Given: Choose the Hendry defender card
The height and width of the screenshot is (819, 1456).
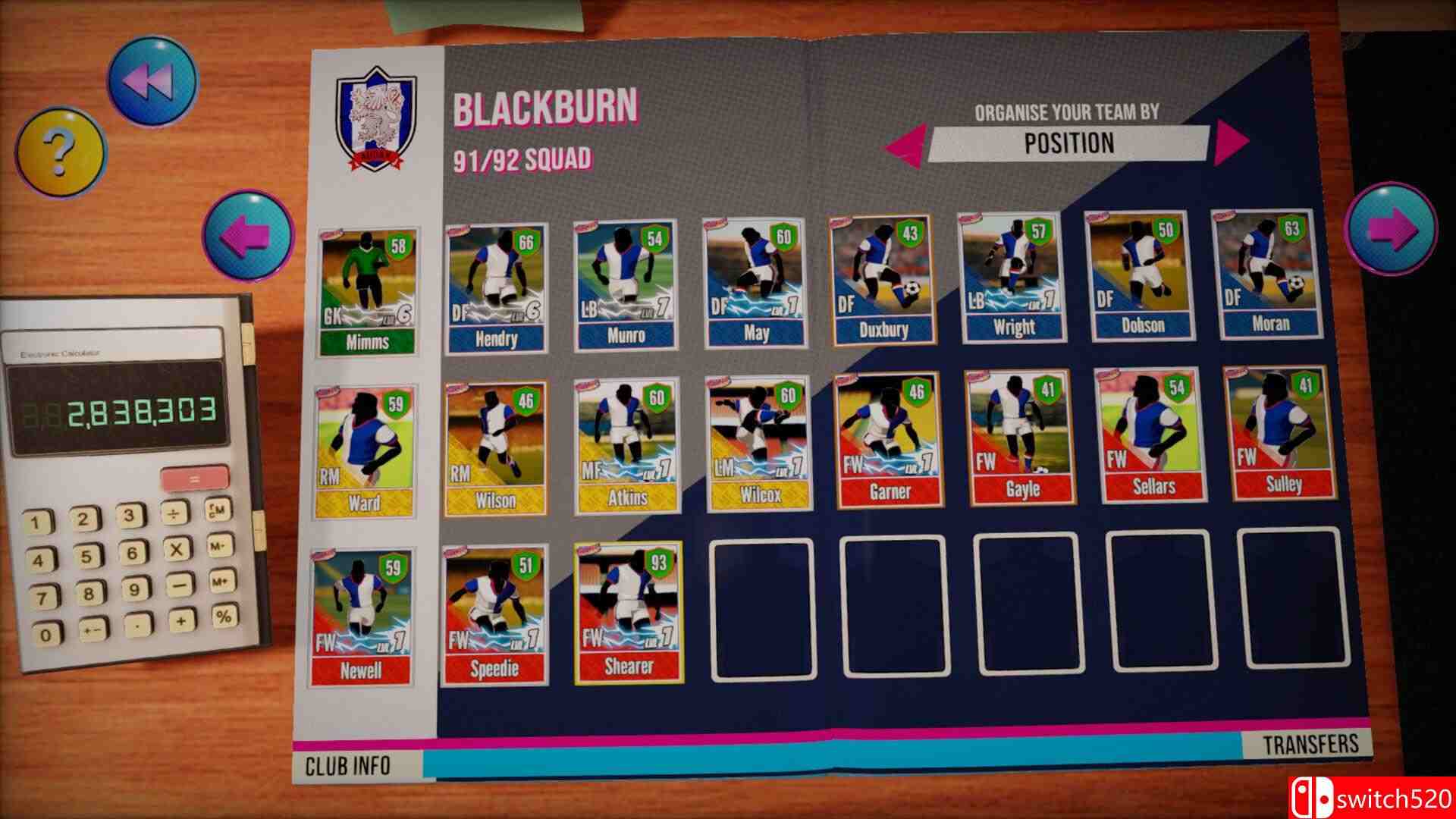Looking at the screenshot, I should click(x=496, y=288).
